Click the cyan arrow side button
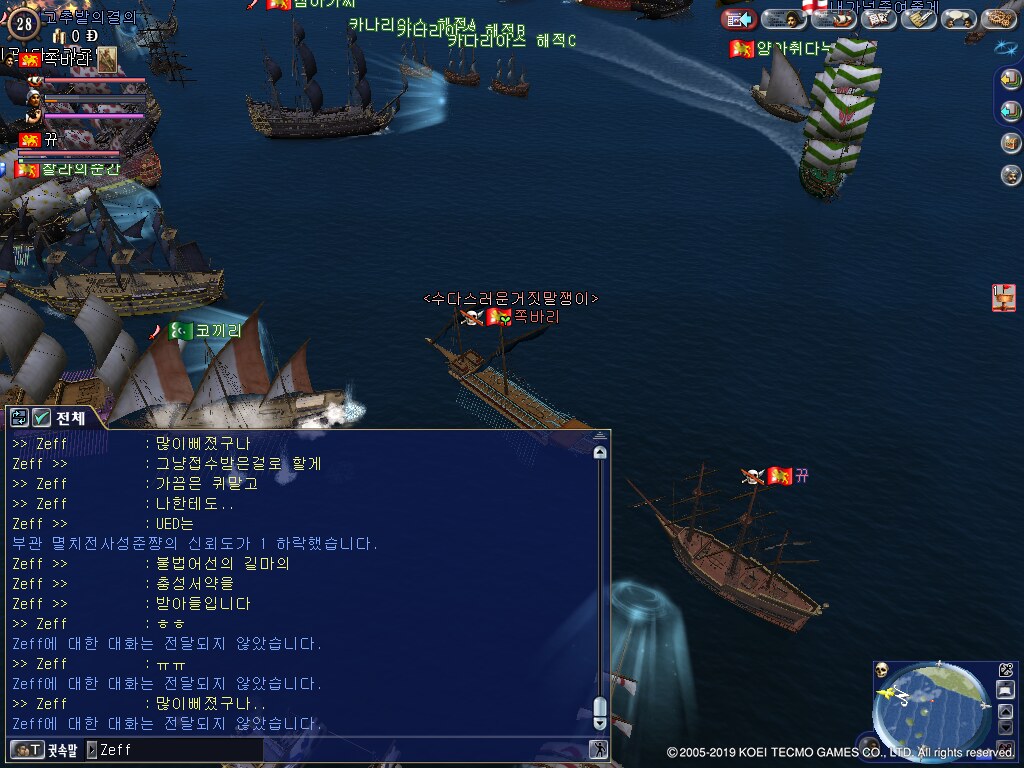1024x768 pixels. point(1011,111)
